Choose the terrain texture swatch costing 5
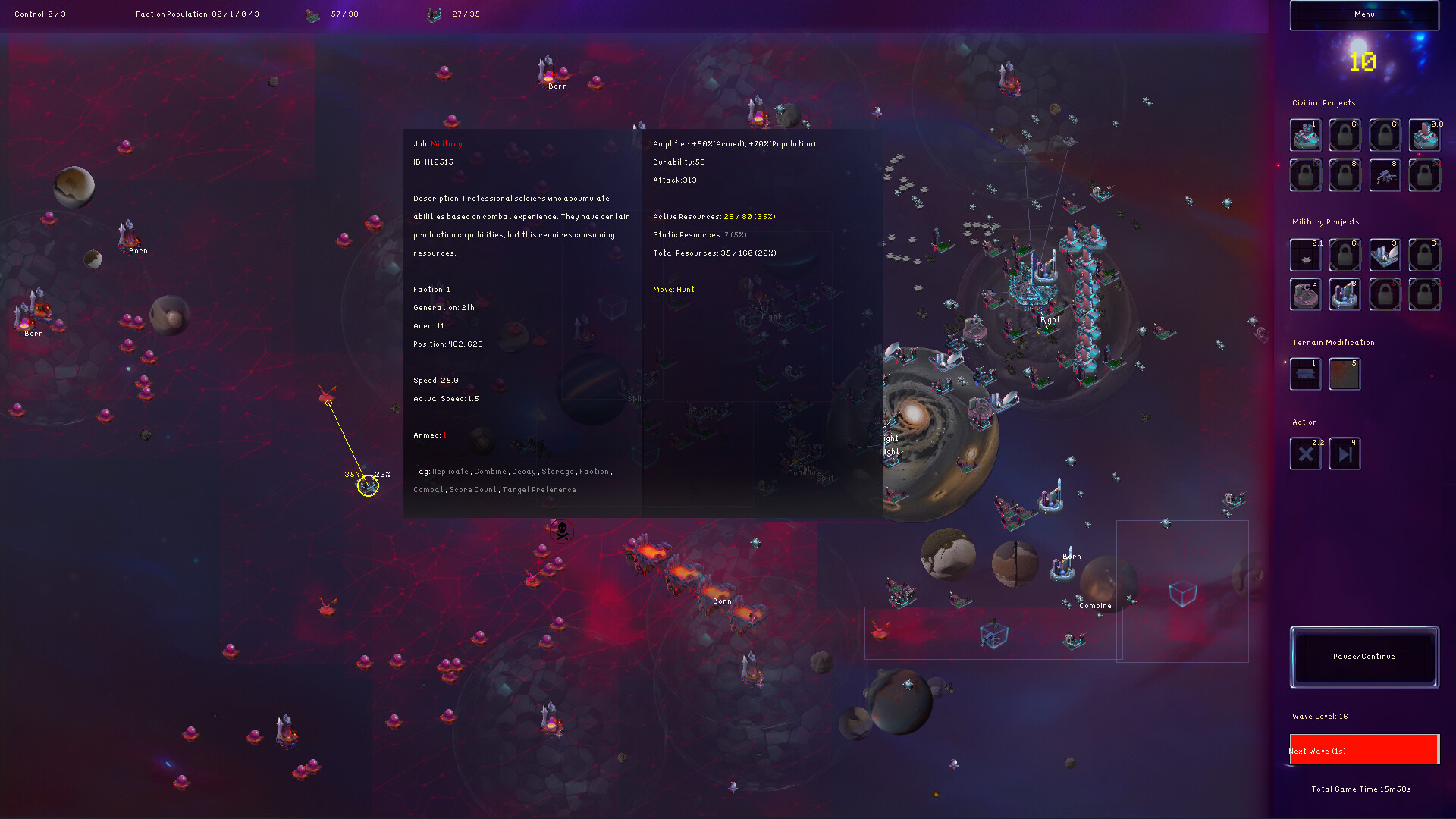 1345,374
